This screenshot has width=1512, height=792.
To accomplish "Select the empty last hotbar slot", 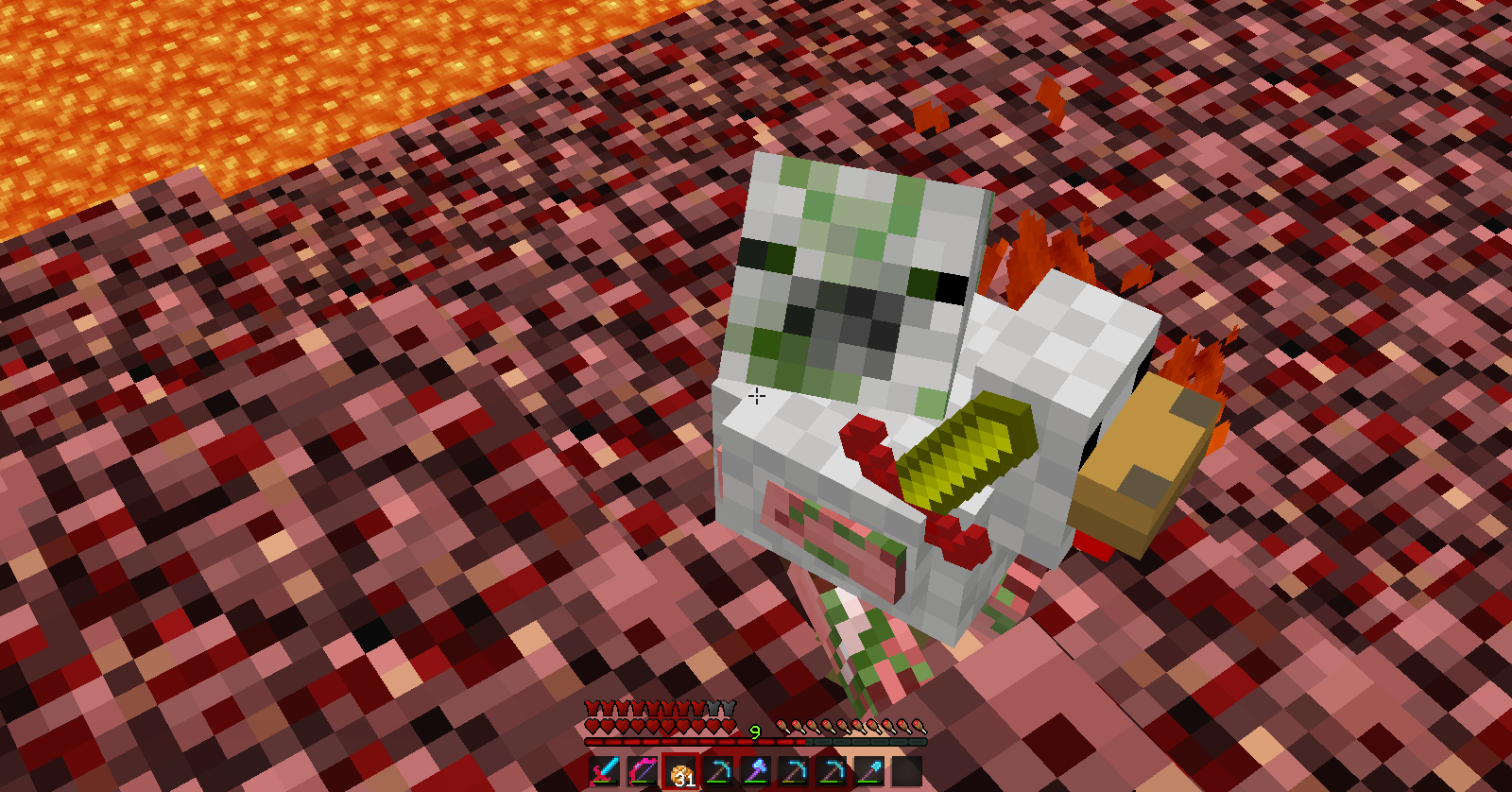I will point(907,771).
